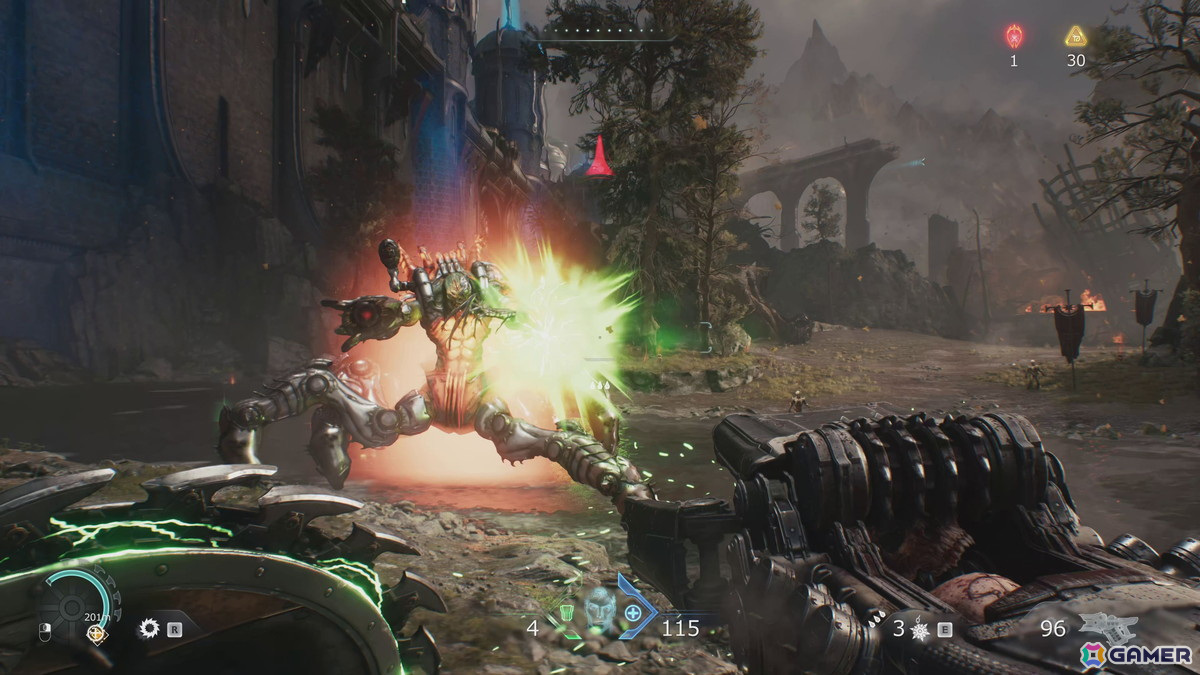Screen dimensions: 1200x675
Task: Select the orange objective distance marker
Action: pyautogui.click(x=96, y=632)
